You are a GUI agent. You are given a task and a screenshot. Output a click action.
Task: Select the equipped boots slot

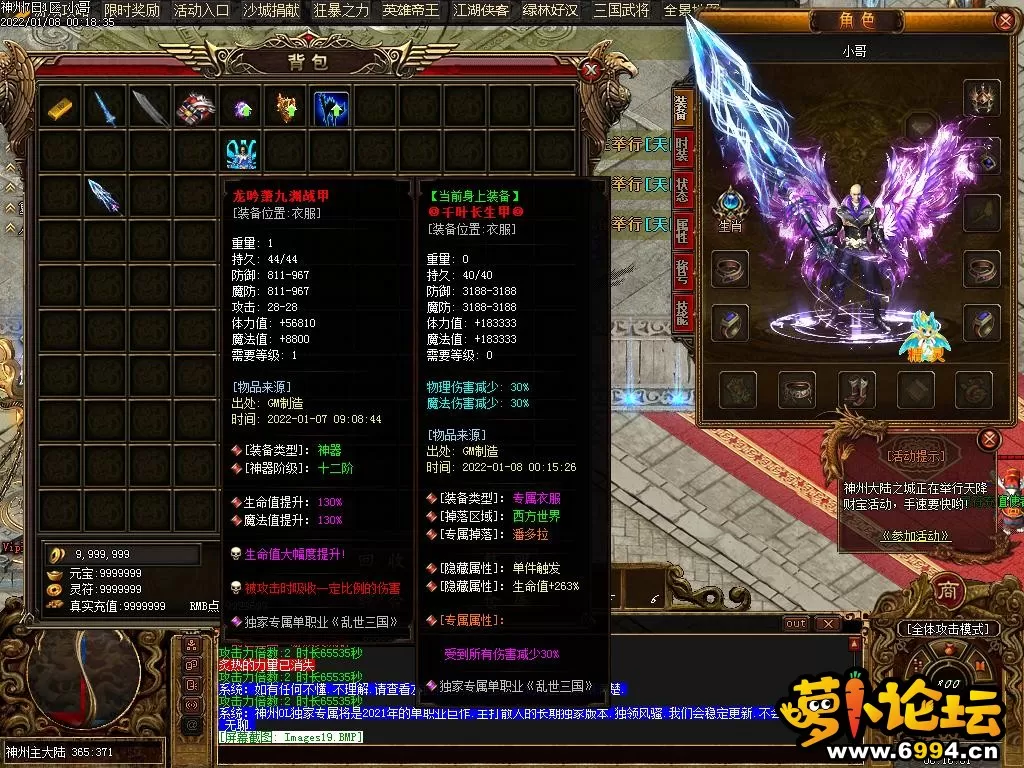[x=857, y=389]
